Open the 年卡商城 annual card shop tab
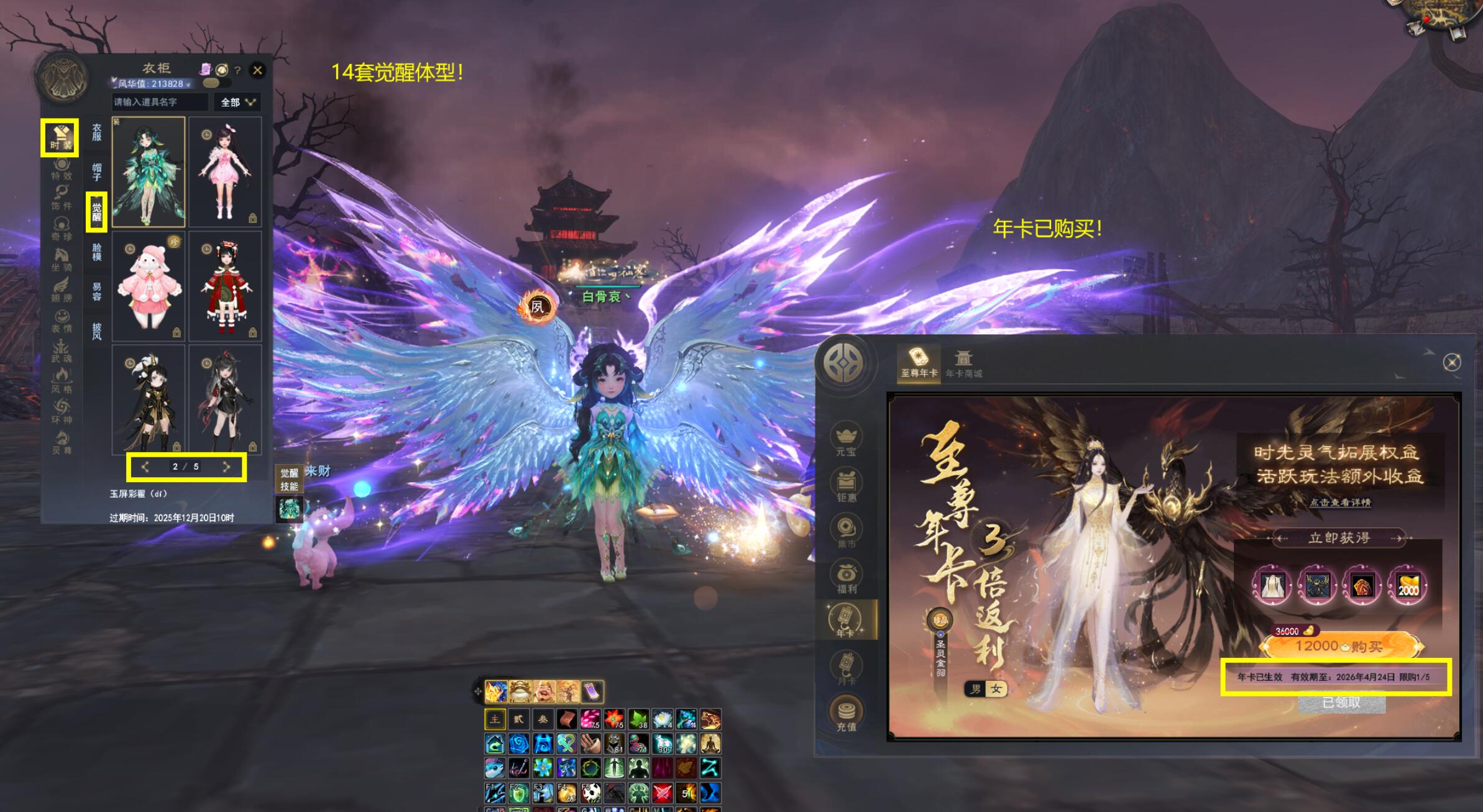 (963, 363)
